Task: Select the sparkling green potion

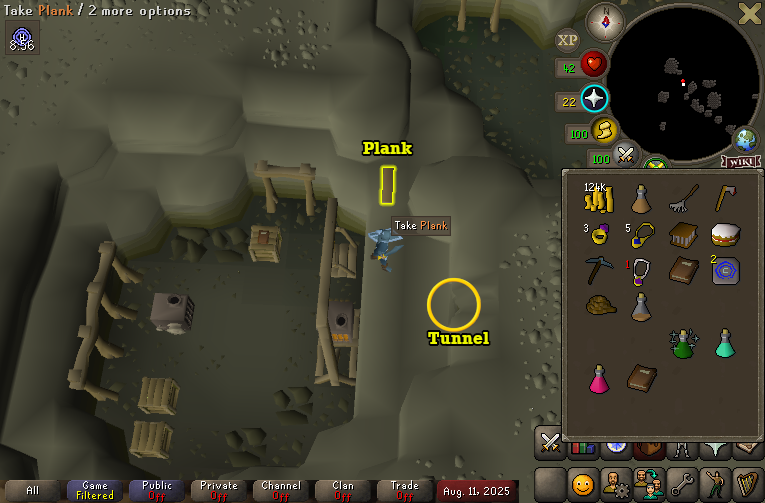Action: 683,343
